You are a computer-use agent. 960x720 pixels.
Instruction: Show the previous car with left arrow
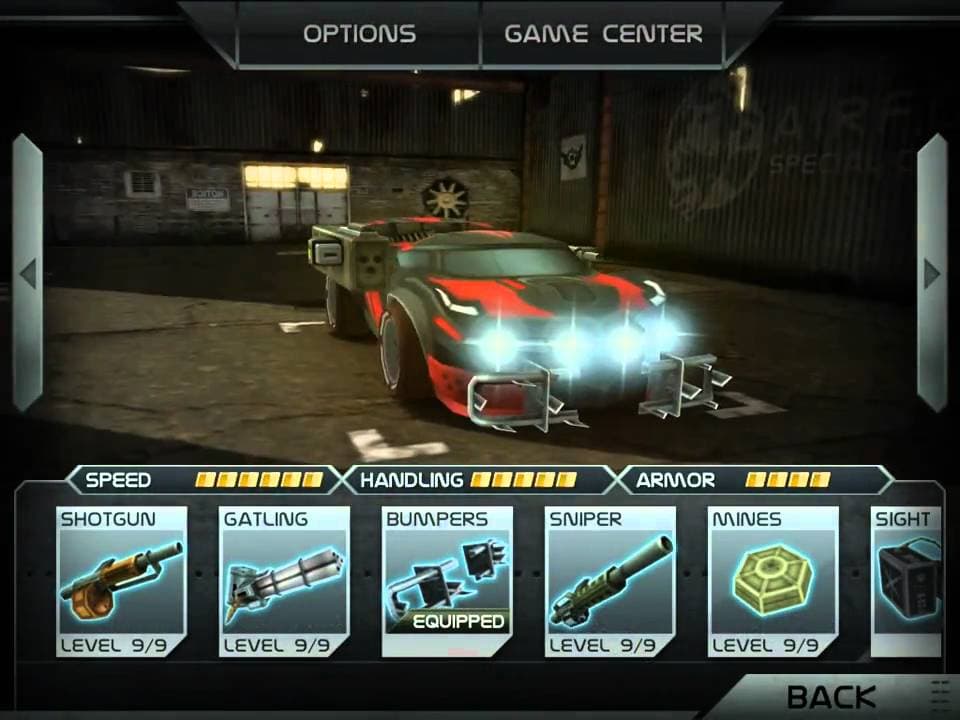tap(27, 273)
